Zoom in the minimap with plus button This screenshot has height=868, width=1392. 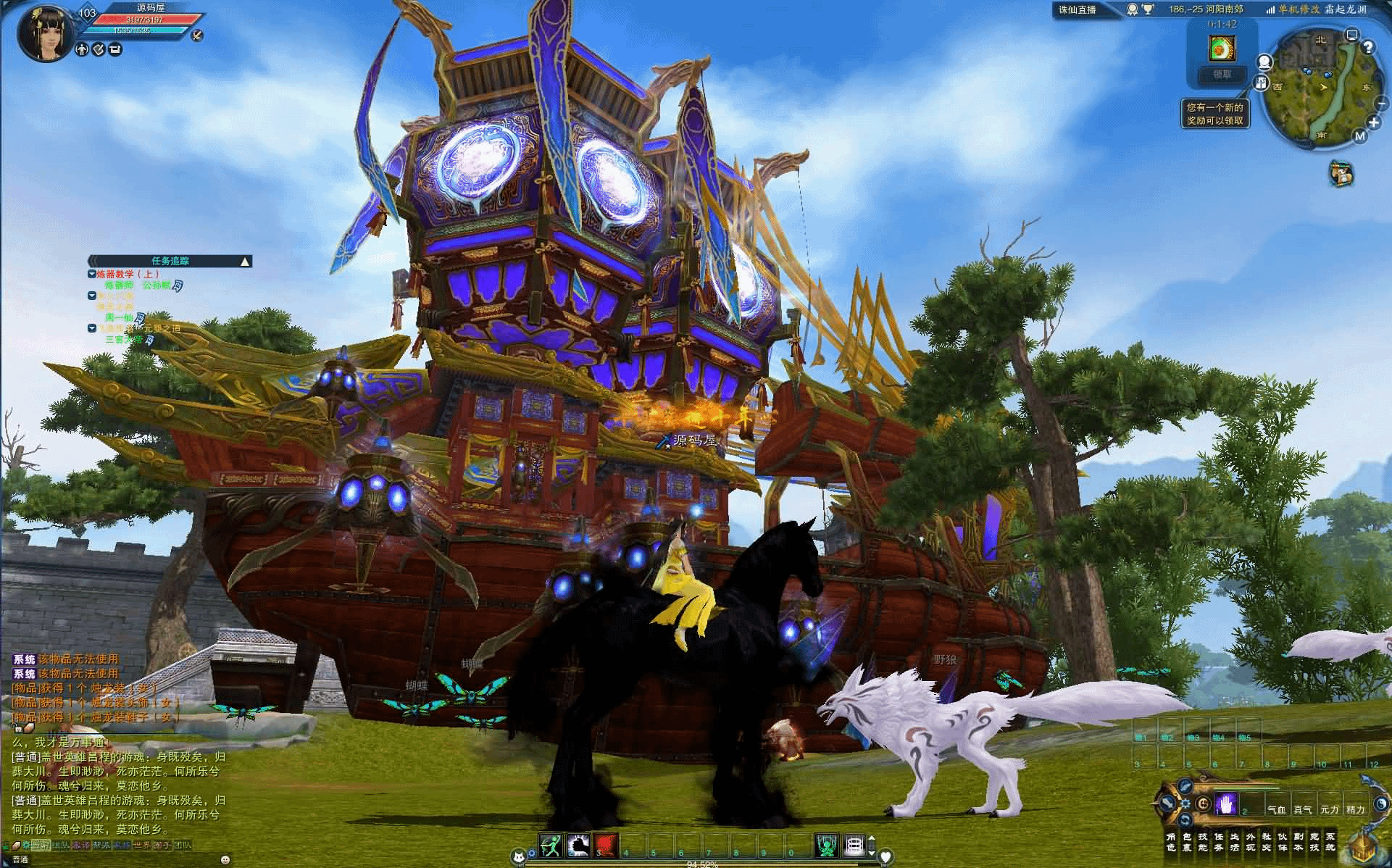[1373, 123]
